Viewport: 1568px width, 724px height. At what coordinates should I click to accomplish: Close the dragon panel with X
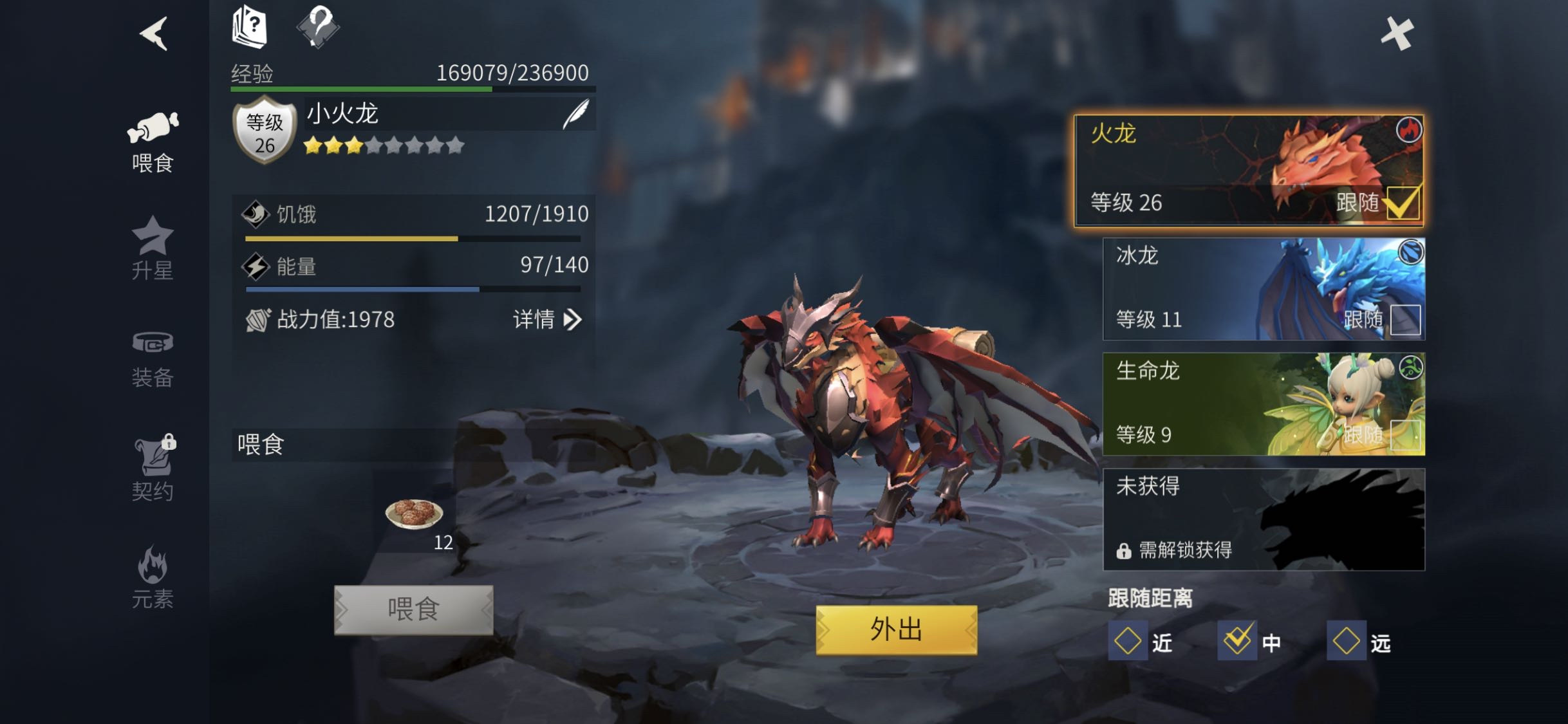[1397, 33]
